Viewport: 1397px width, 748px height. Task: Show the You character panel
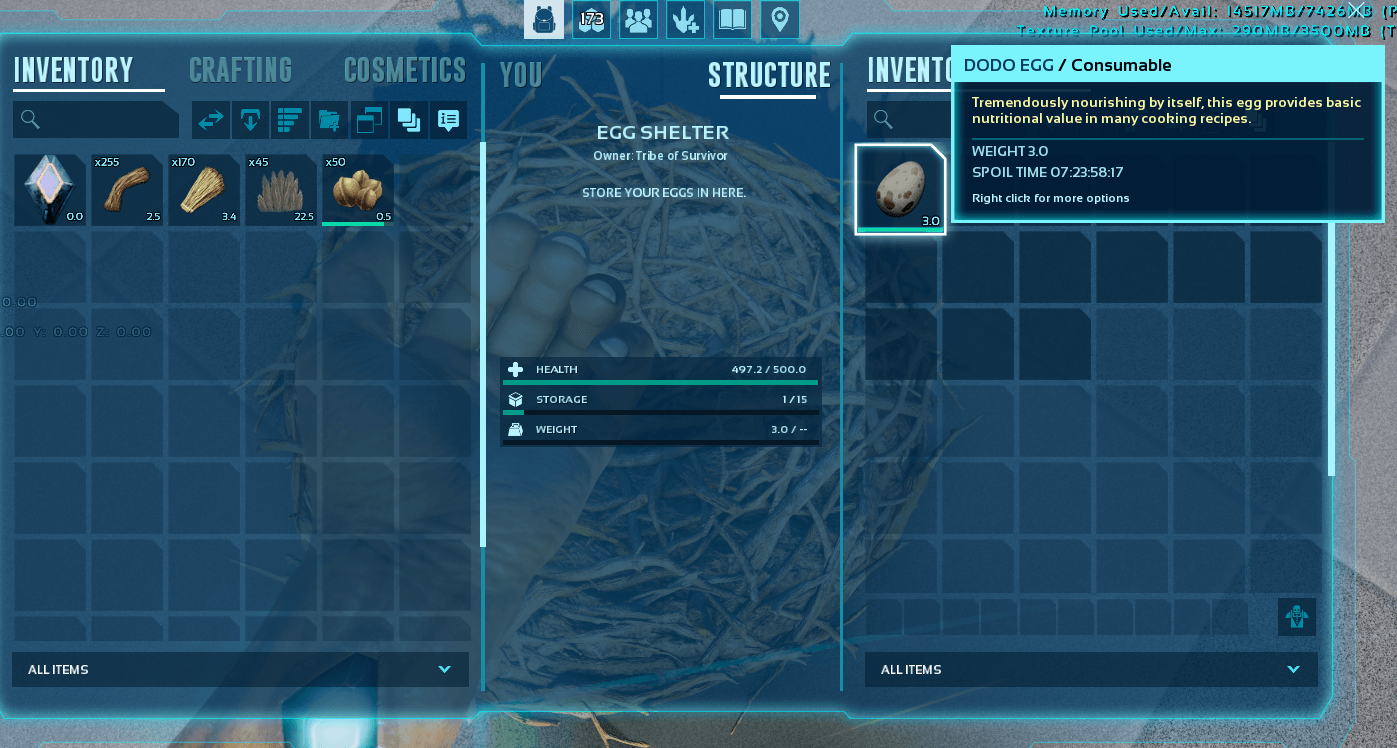click(x=520, y=75)
